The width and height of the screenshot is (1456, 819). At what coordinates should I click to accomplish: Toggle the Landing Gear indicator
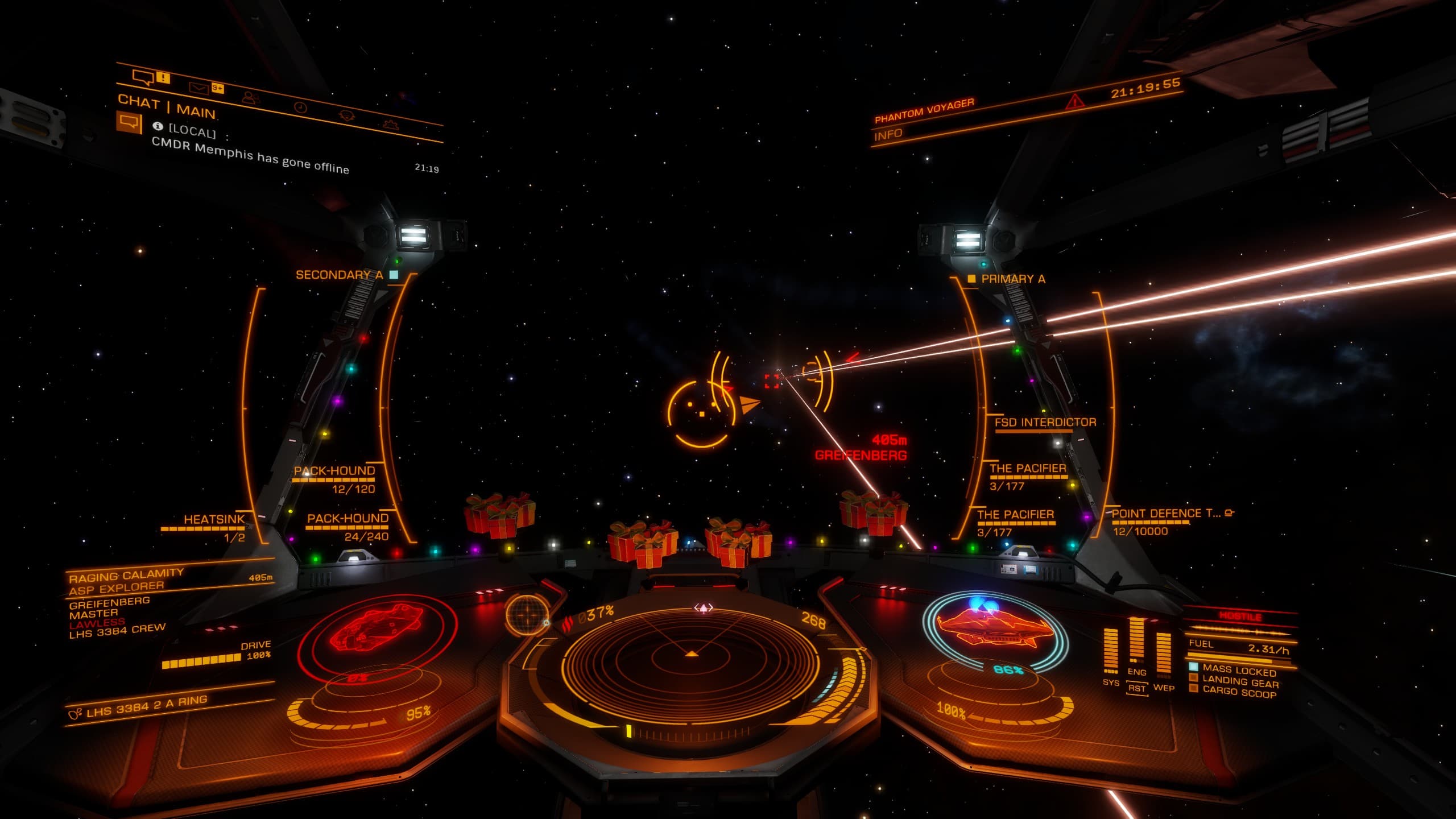coord(1240,682)
